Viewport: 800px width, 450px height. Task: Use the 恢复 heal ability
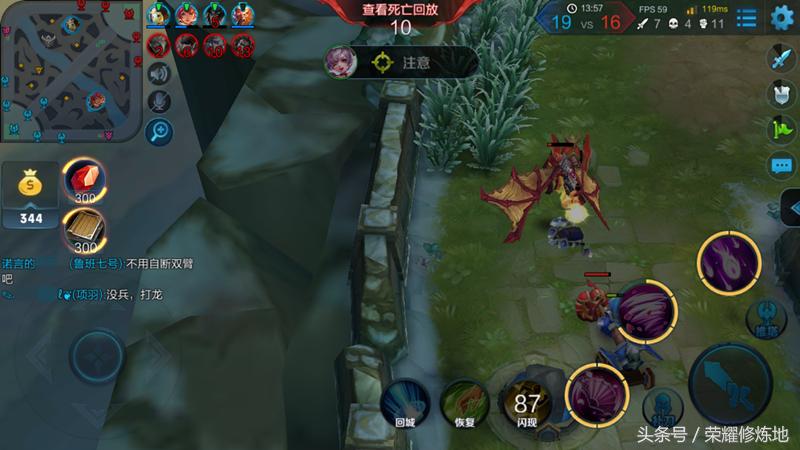coord(462,402)
